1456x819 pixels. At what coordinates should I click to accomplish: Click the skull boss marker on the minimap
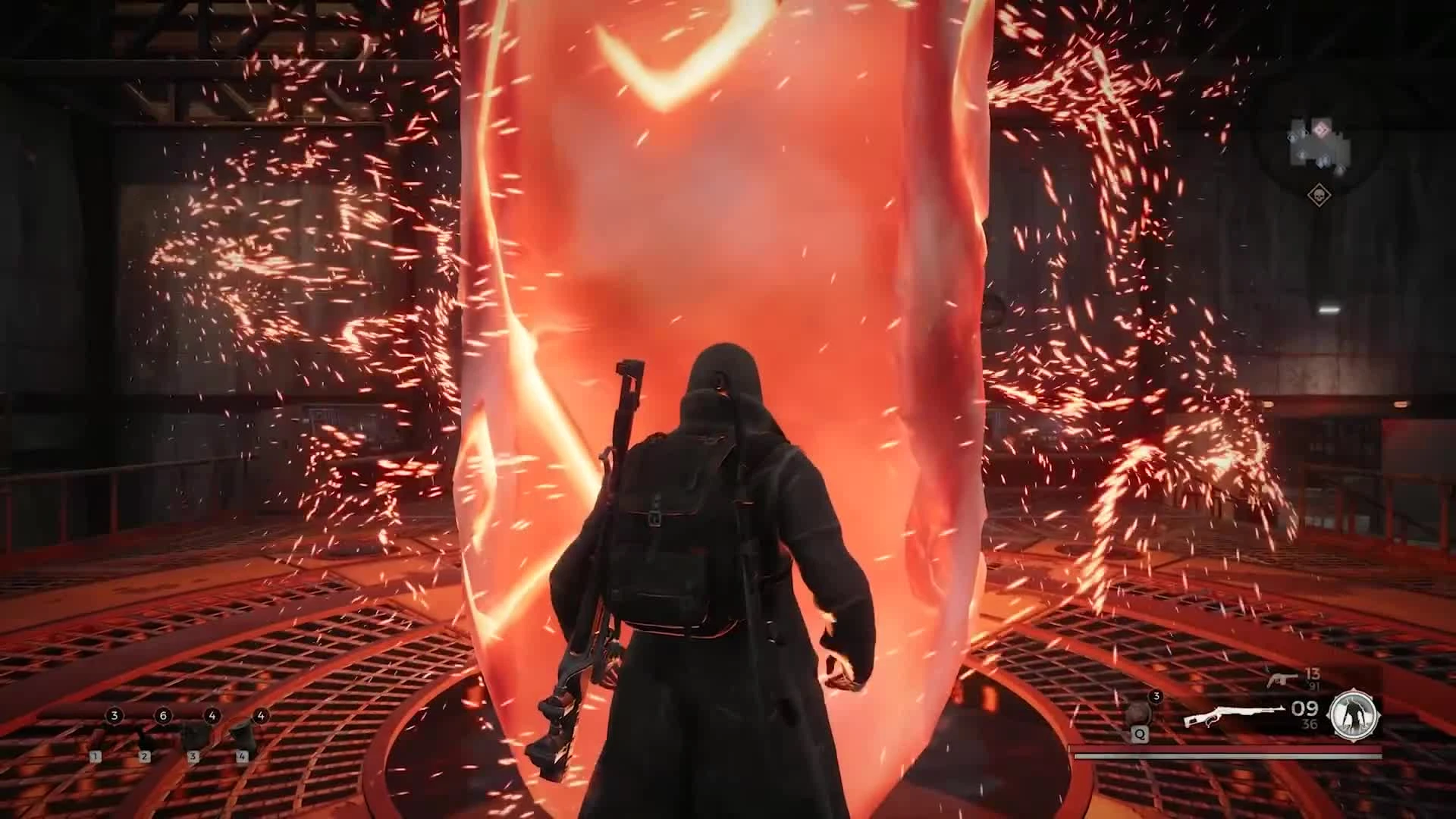pyautogui.click(x=1319, y=196)
